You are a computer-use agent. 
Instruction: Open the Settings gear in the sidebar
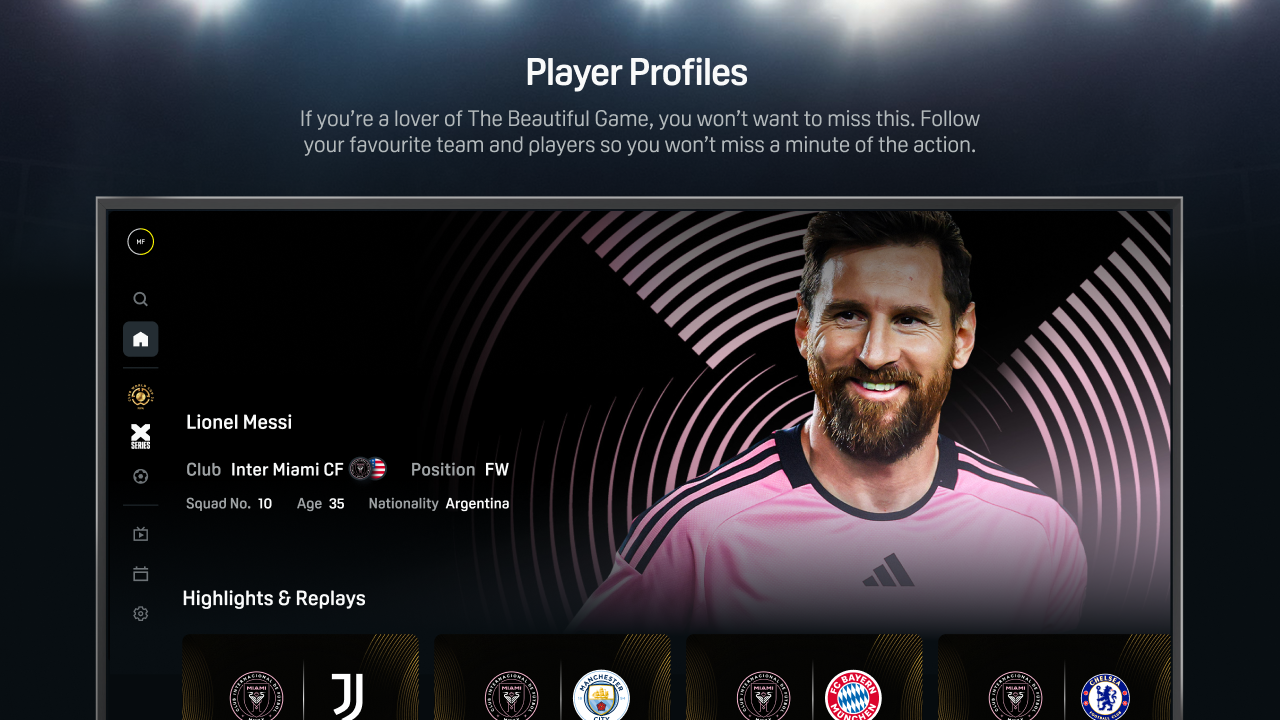tap(140, 613)
